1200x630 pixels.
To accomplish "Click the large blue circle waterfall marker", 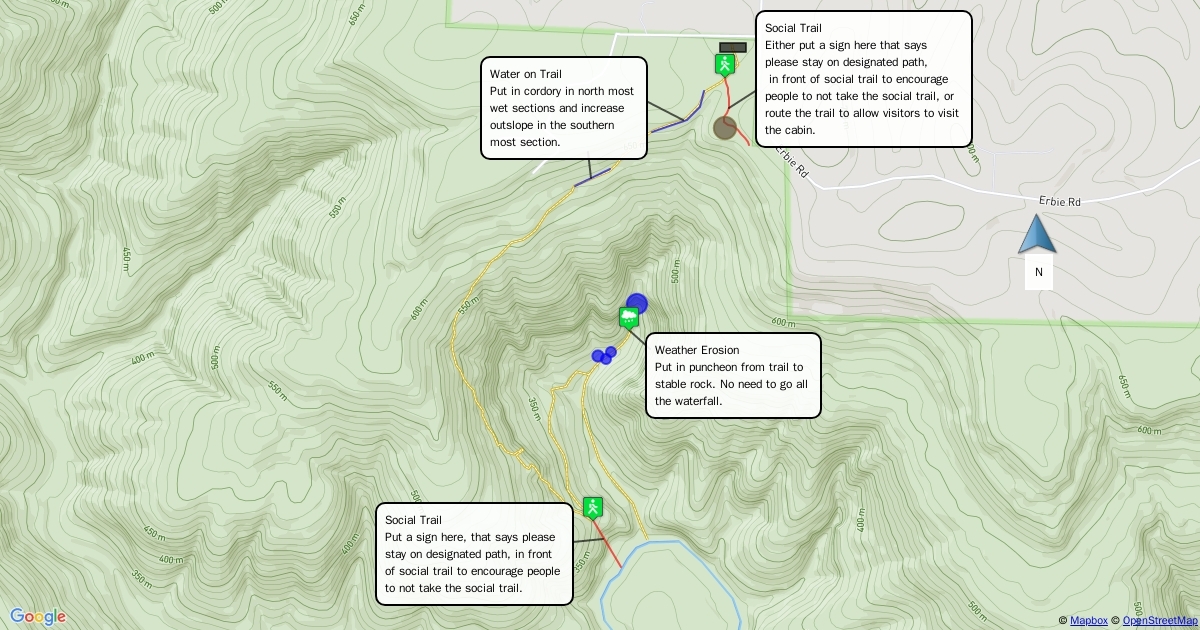I will coord(637,303).
